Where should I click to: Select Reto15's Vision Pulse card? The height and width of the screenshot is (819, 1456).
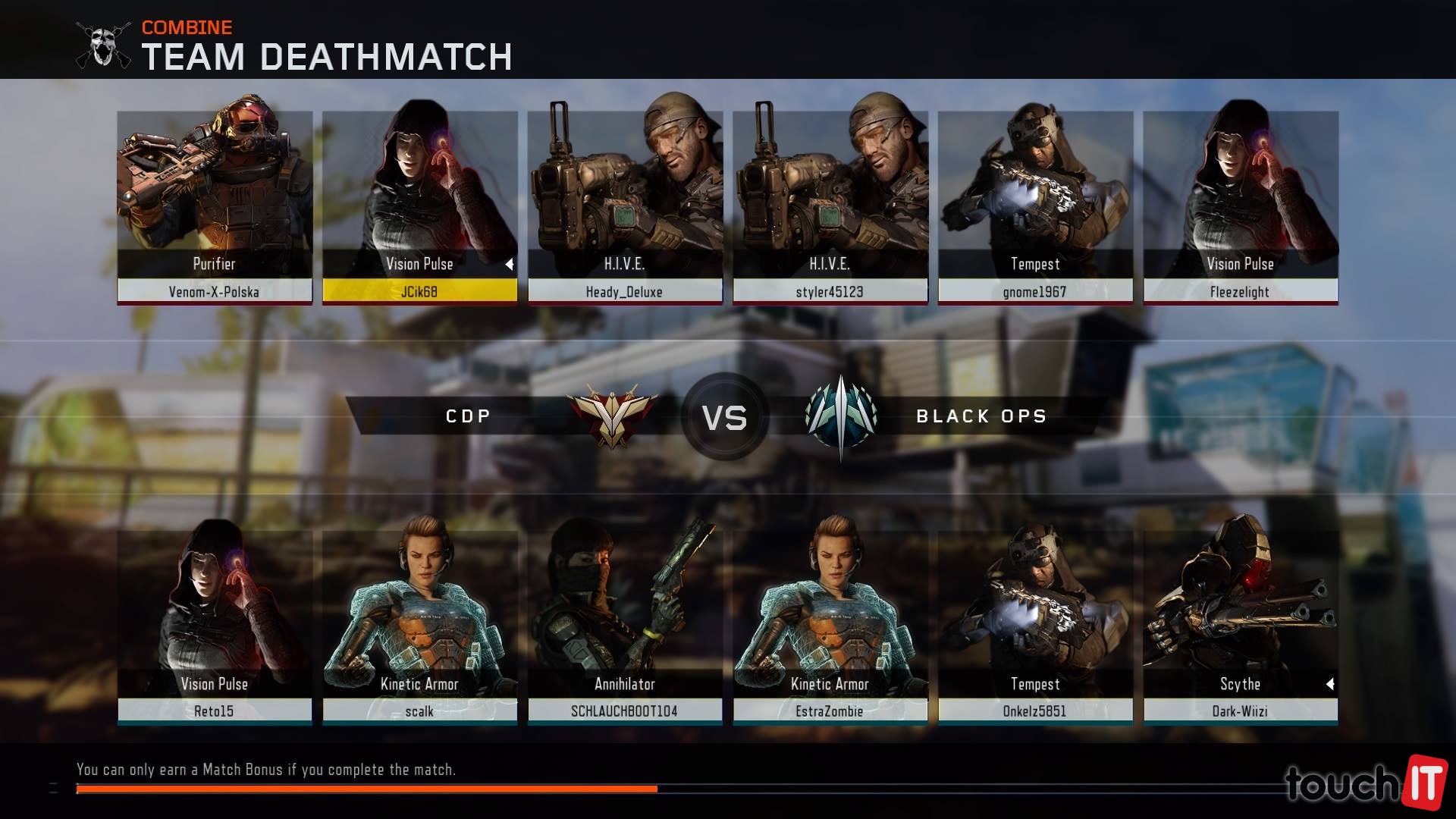(x=215, y=626)
